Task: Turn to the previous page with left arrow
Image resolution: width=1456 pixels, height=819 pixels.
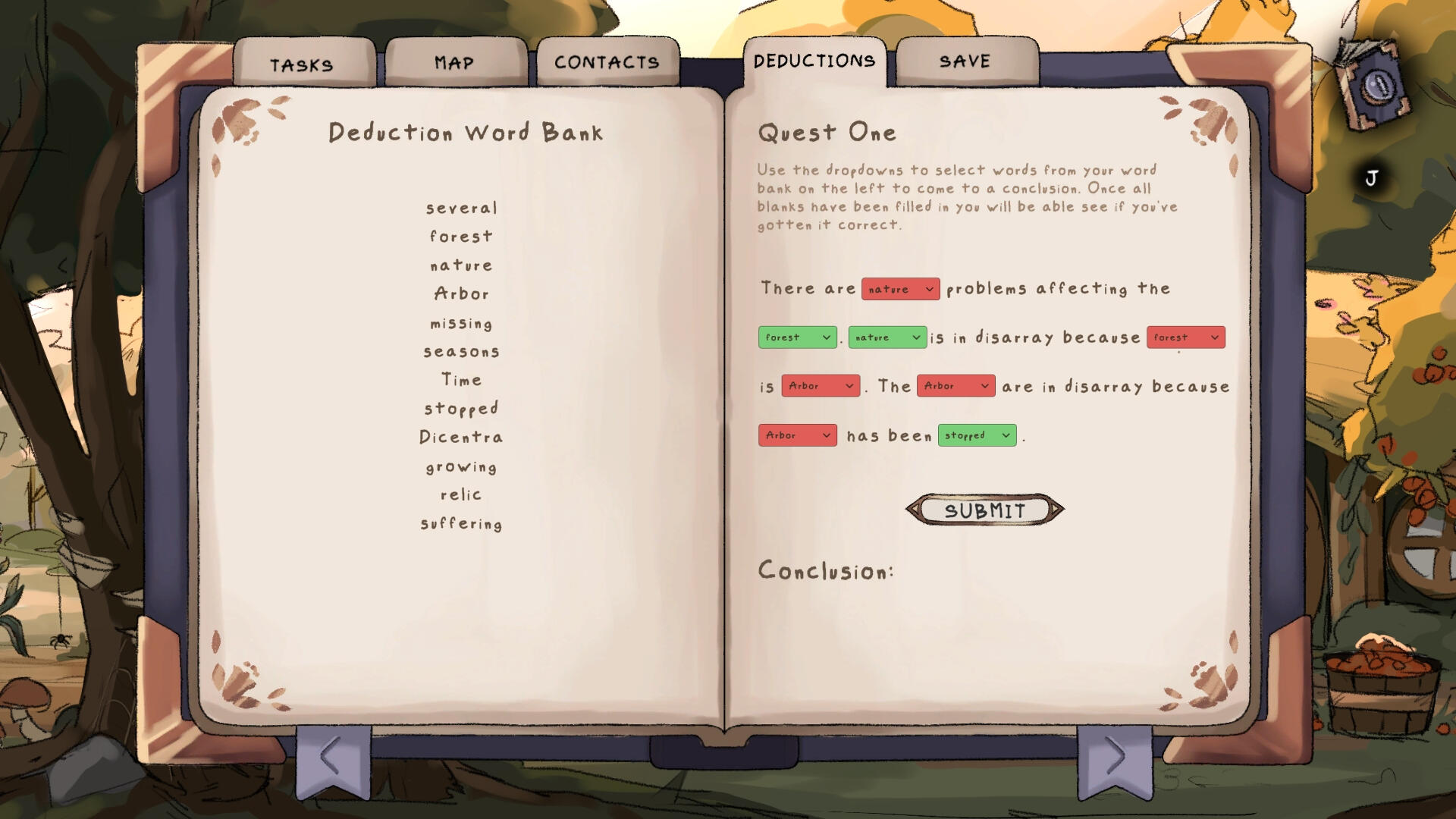Action: (x=332, y=757)
